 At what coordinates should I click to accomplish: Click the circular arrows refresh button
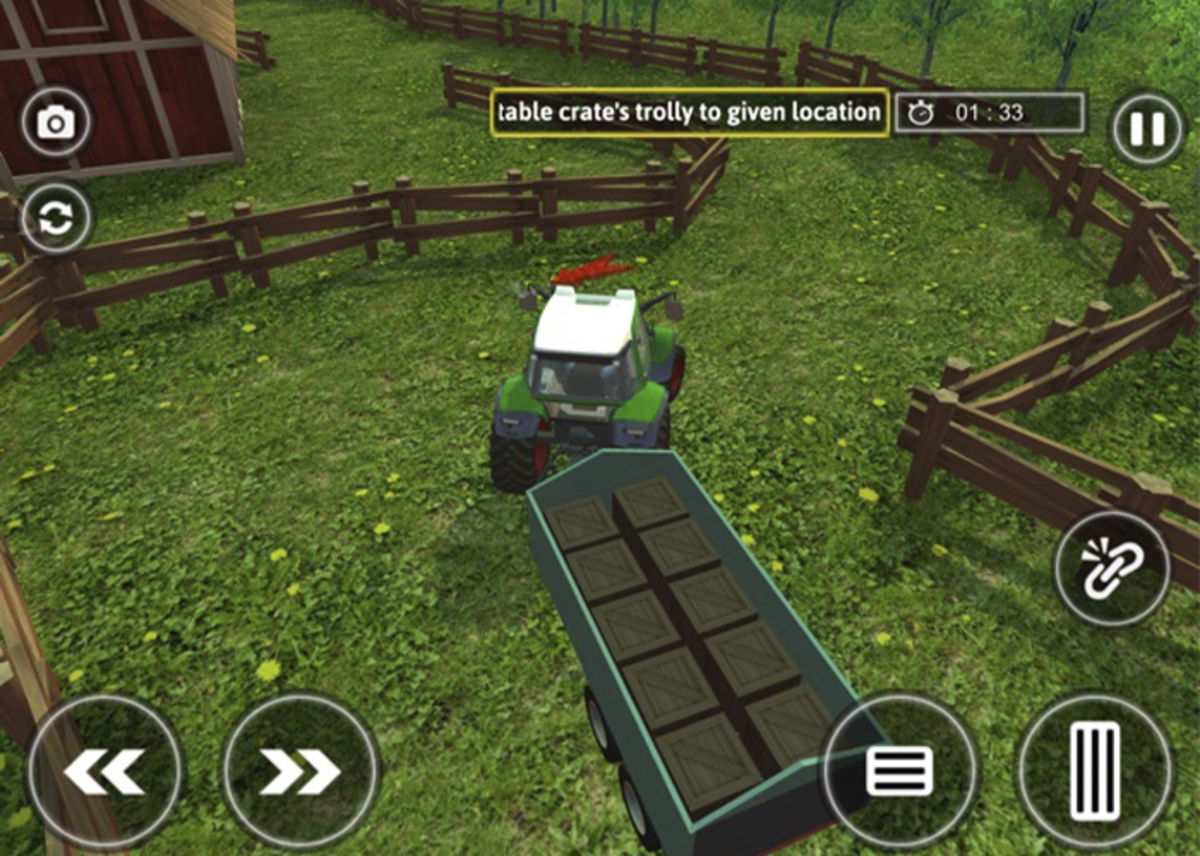[56, 219]
